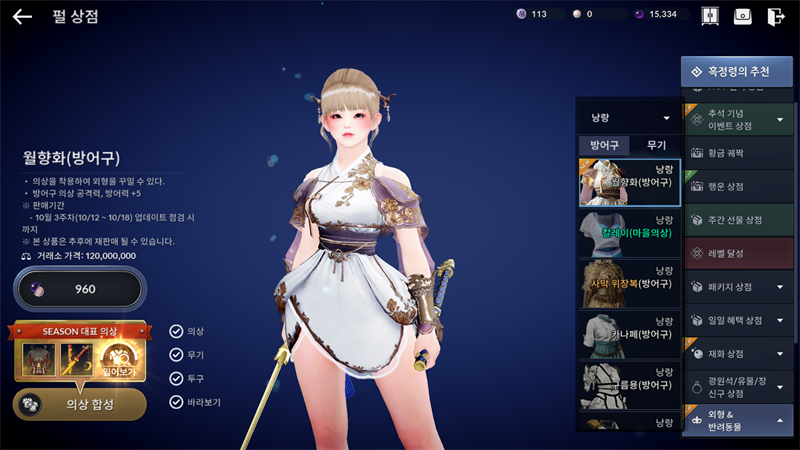800x450 pixels.
Task: Exit the pearl shop via door icon
Action: click(776, 16)
